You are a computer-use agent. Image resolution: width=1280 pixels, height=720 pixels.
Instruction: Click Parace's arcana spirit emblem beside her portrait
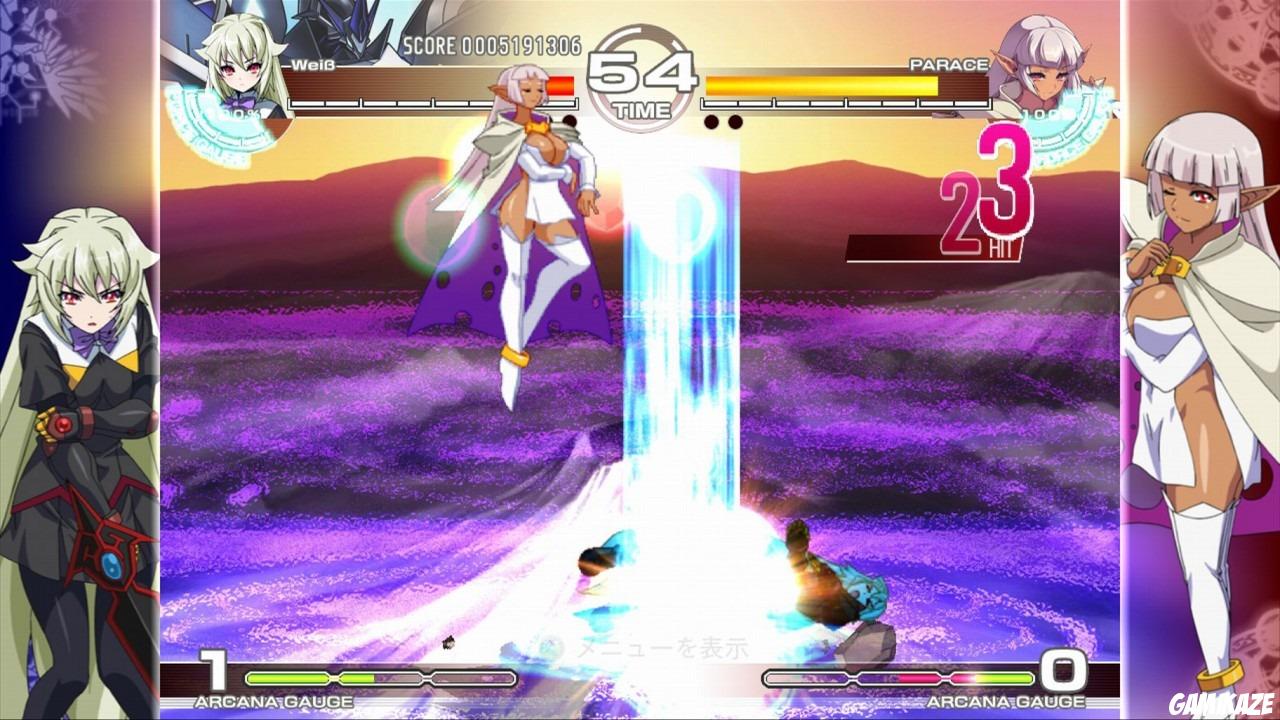[1082, 115]
